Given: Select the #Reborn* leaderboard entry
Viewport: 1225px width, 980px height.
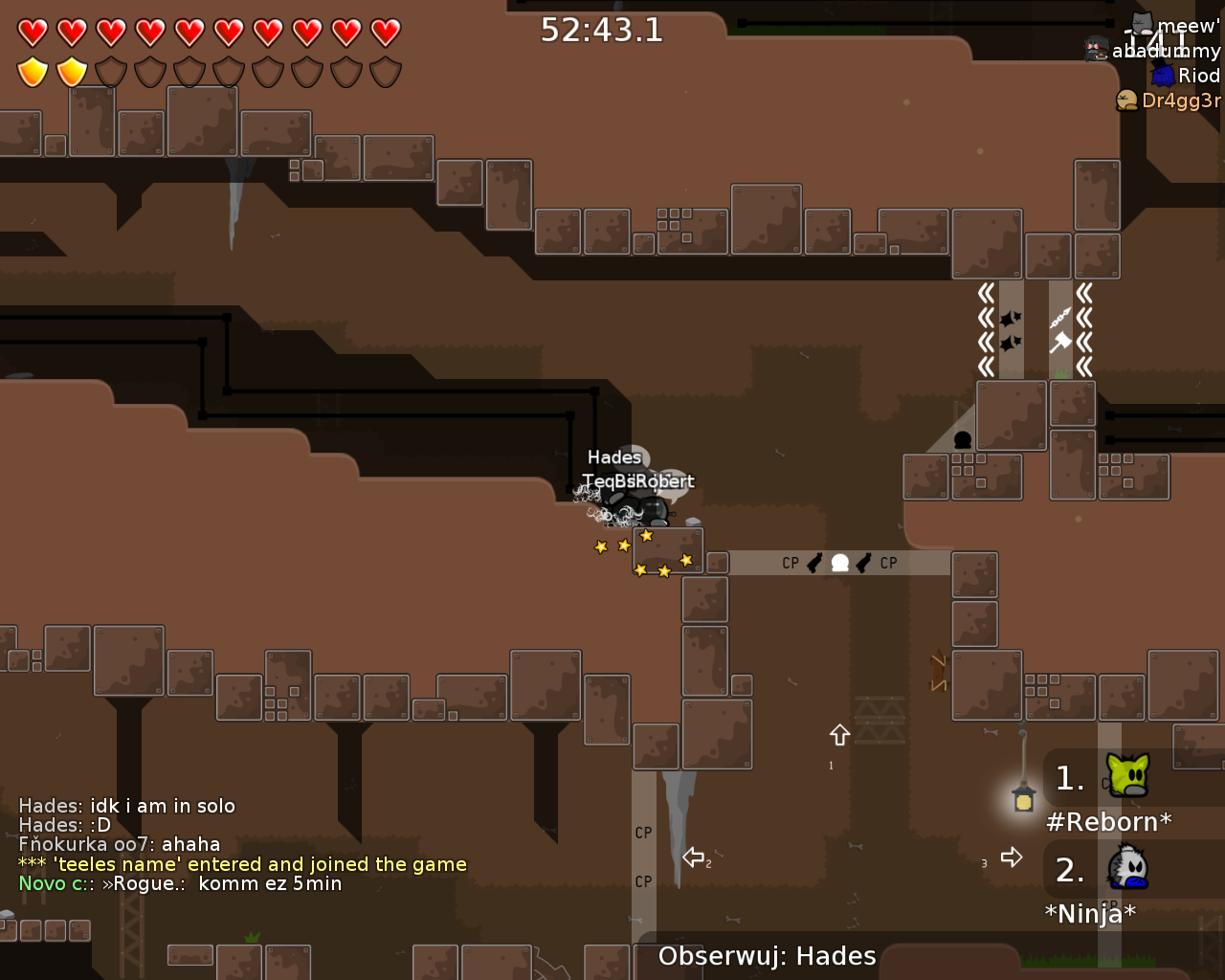Looking at the screenshot, I should pos(1107,821).
